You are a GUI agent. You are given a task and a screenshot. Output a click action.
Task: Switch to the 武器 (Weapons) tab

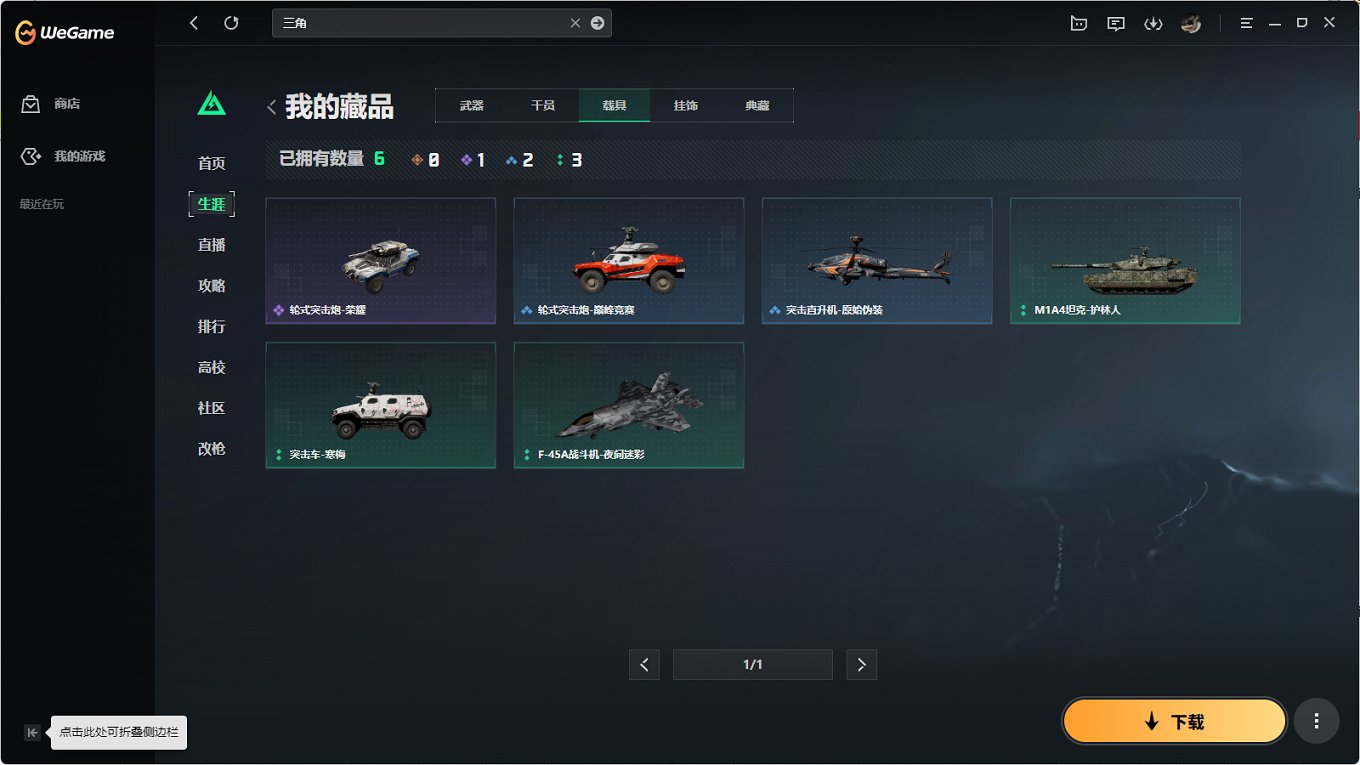click(x=470, y=104)
